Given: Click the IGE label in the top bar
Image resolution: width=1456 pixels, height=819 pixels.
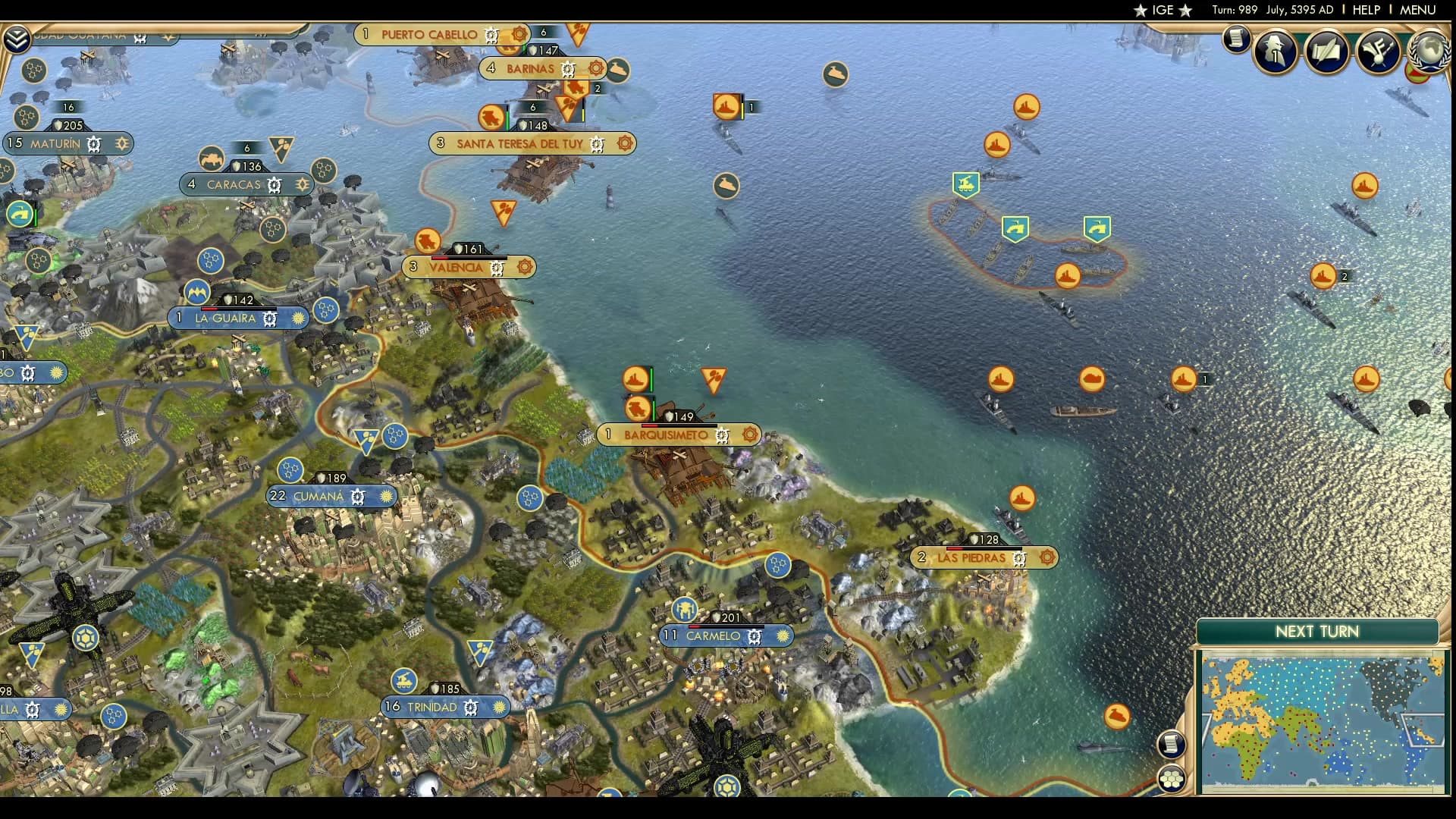Looking at the screenshot, I should tap(1165, 11).
